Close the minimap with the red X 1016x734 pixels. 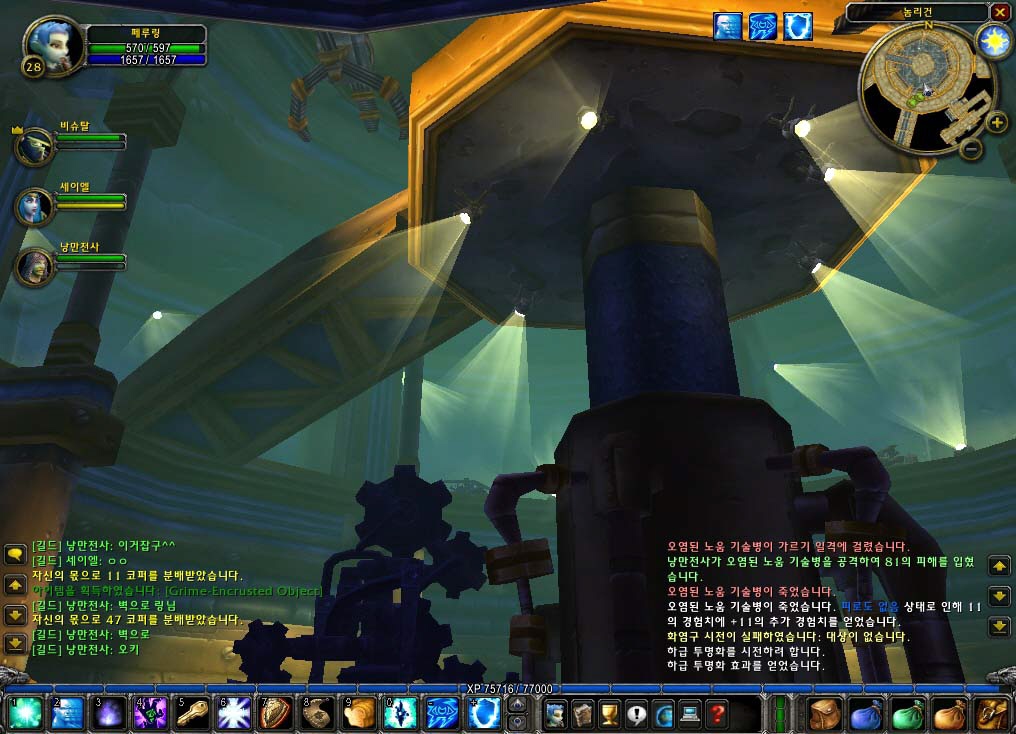(x=999, y=12)
